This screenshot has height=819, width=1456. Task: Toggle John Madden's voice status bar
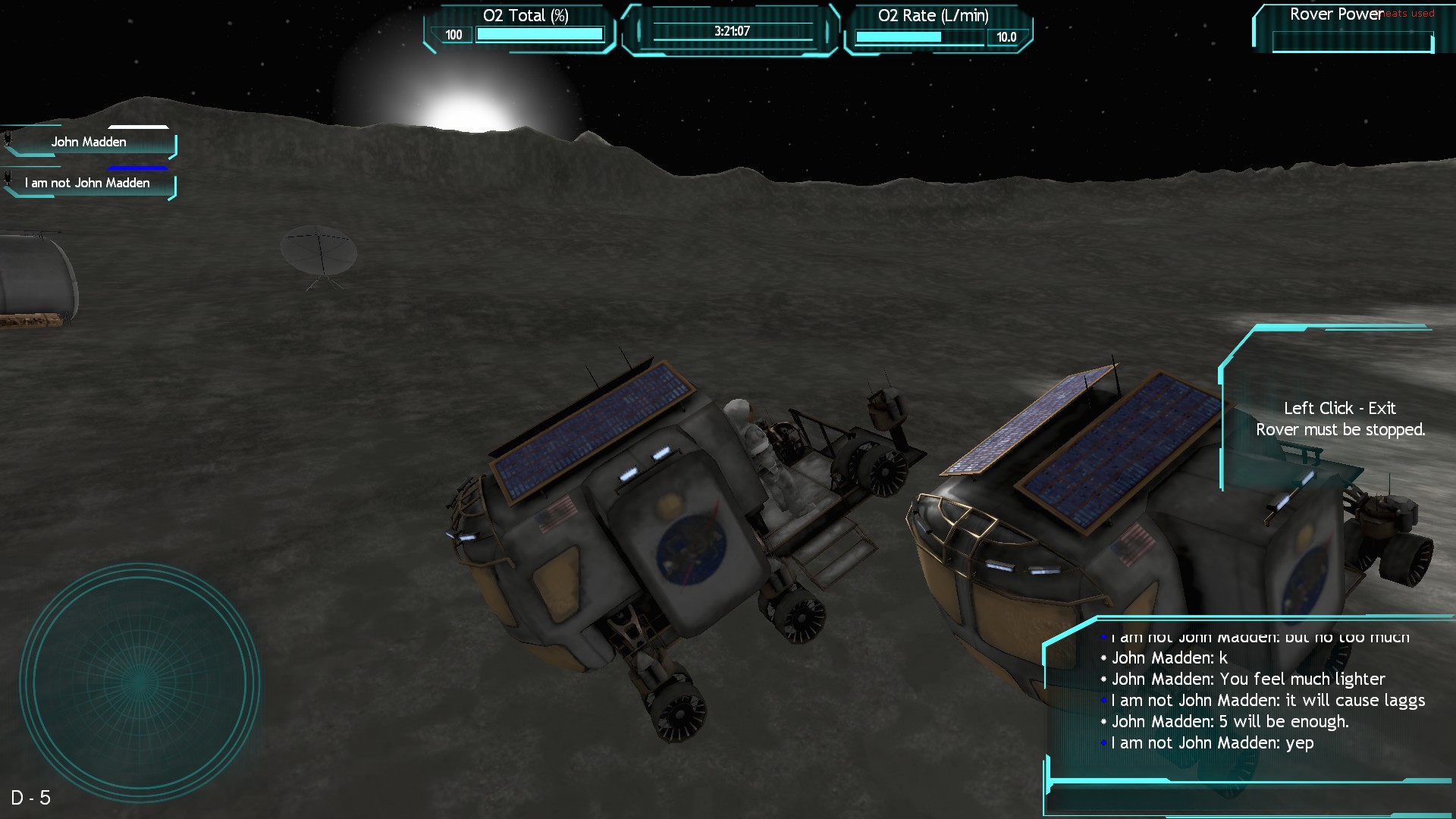pyautogui.click(x=136, y=127)
